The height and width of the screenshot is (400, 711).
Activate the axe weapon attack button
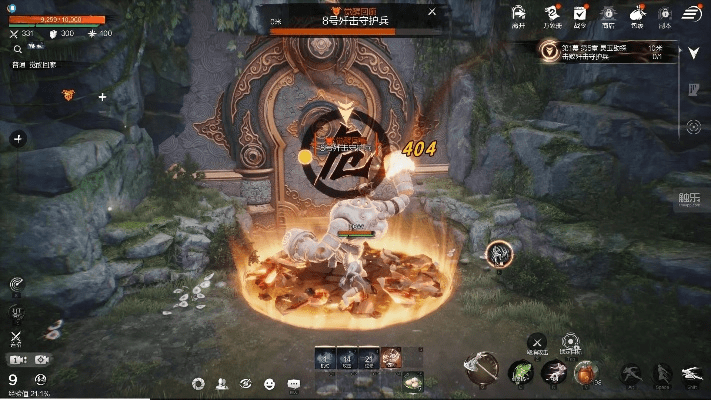pyautogui.click(x=481, y=369)
